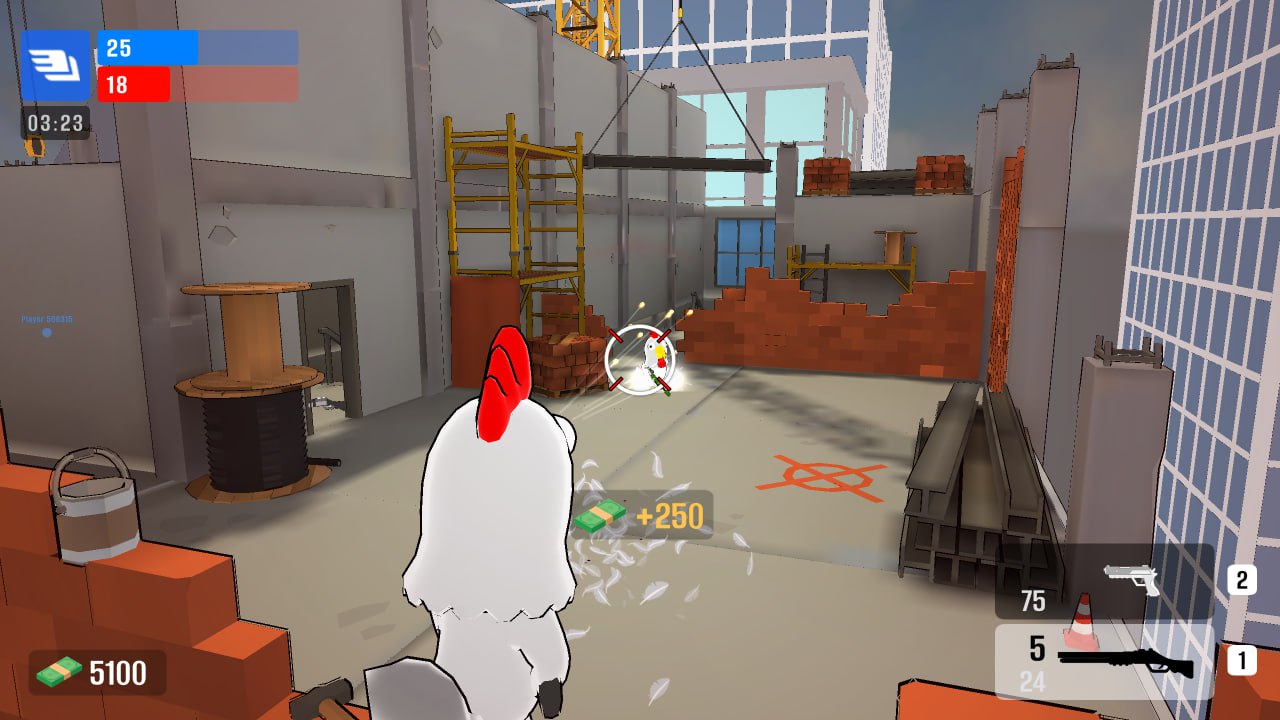Viewport: 1280px width, 720px height.
Task: Click the cash icon next to 5100
Action: click(57, 672)
